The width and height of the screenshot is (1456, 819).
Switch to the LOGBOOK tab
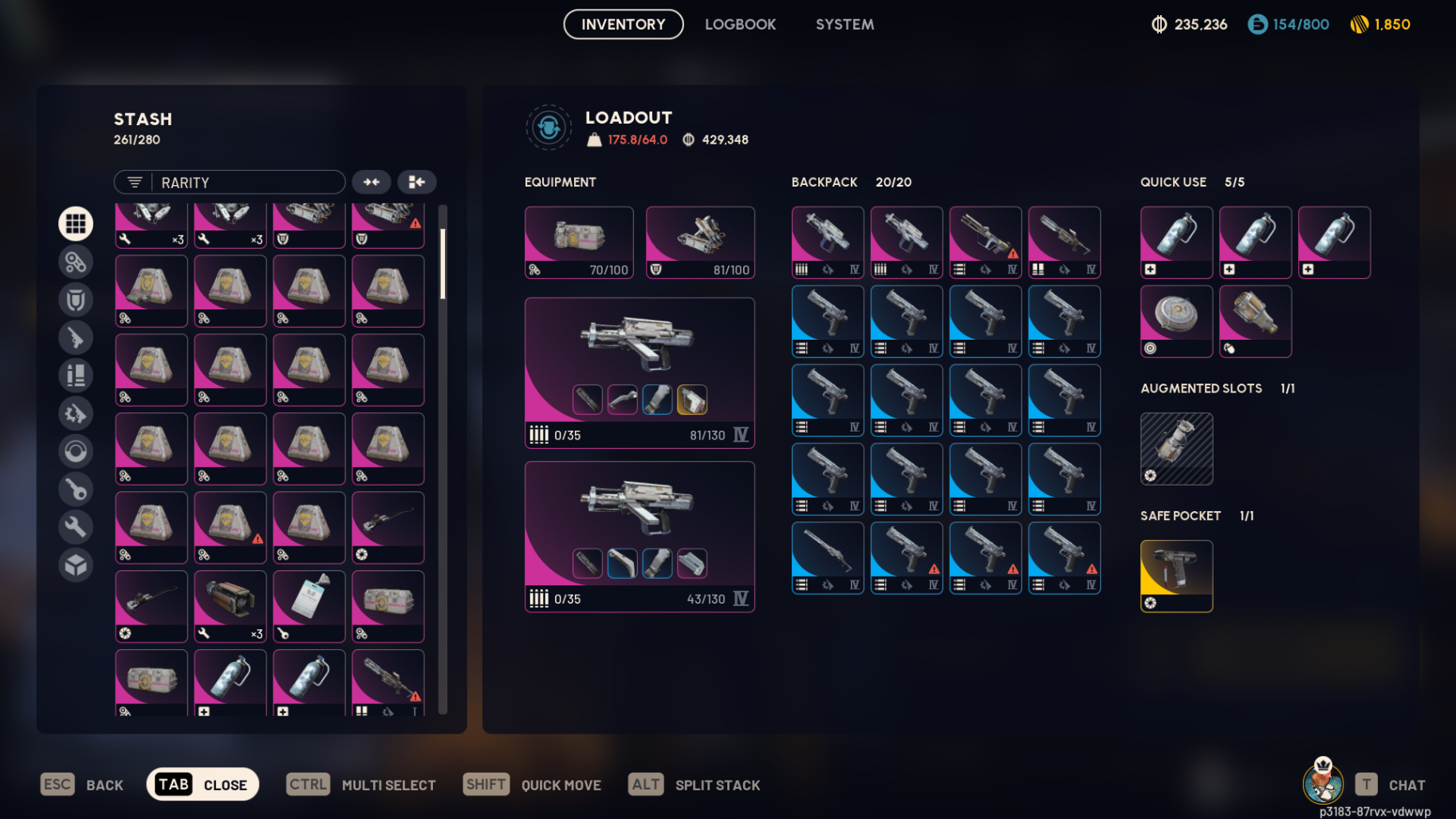point(740,24)
